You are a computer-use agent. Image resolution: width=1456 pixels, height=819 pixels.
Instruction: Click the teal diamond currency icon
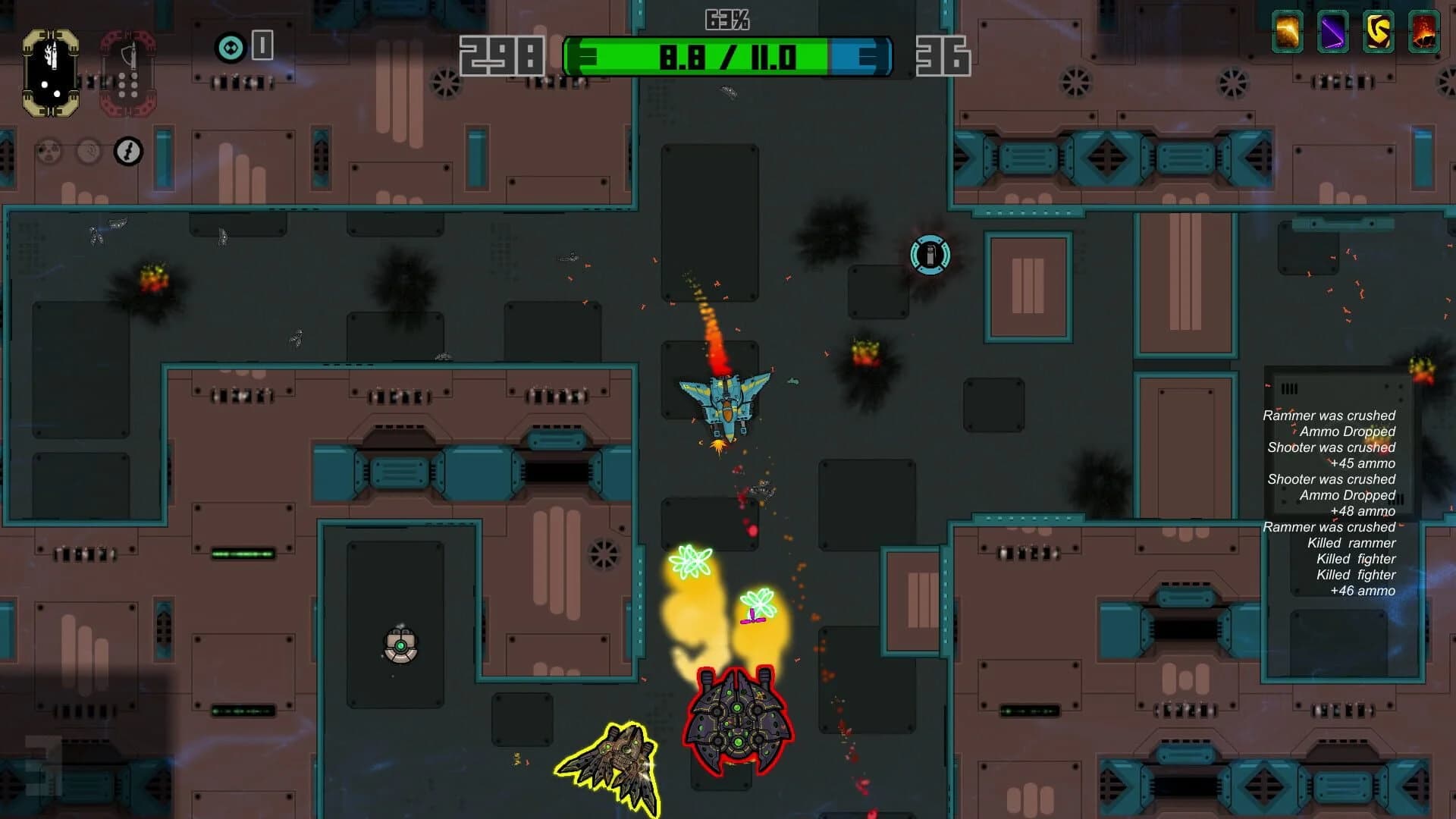[x=230, y=47]
